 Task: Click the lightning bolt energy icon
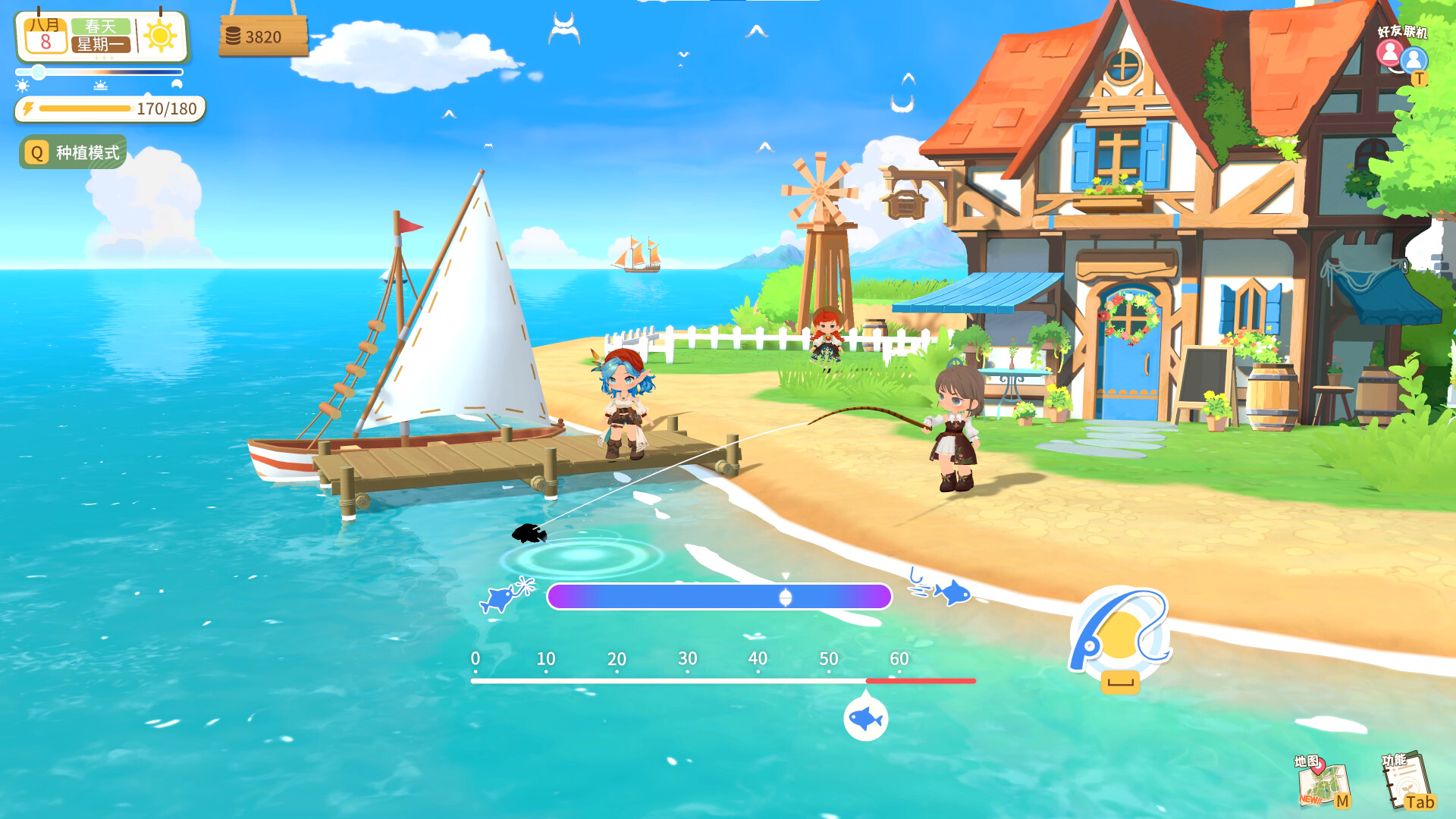click(x=29, y=109)
